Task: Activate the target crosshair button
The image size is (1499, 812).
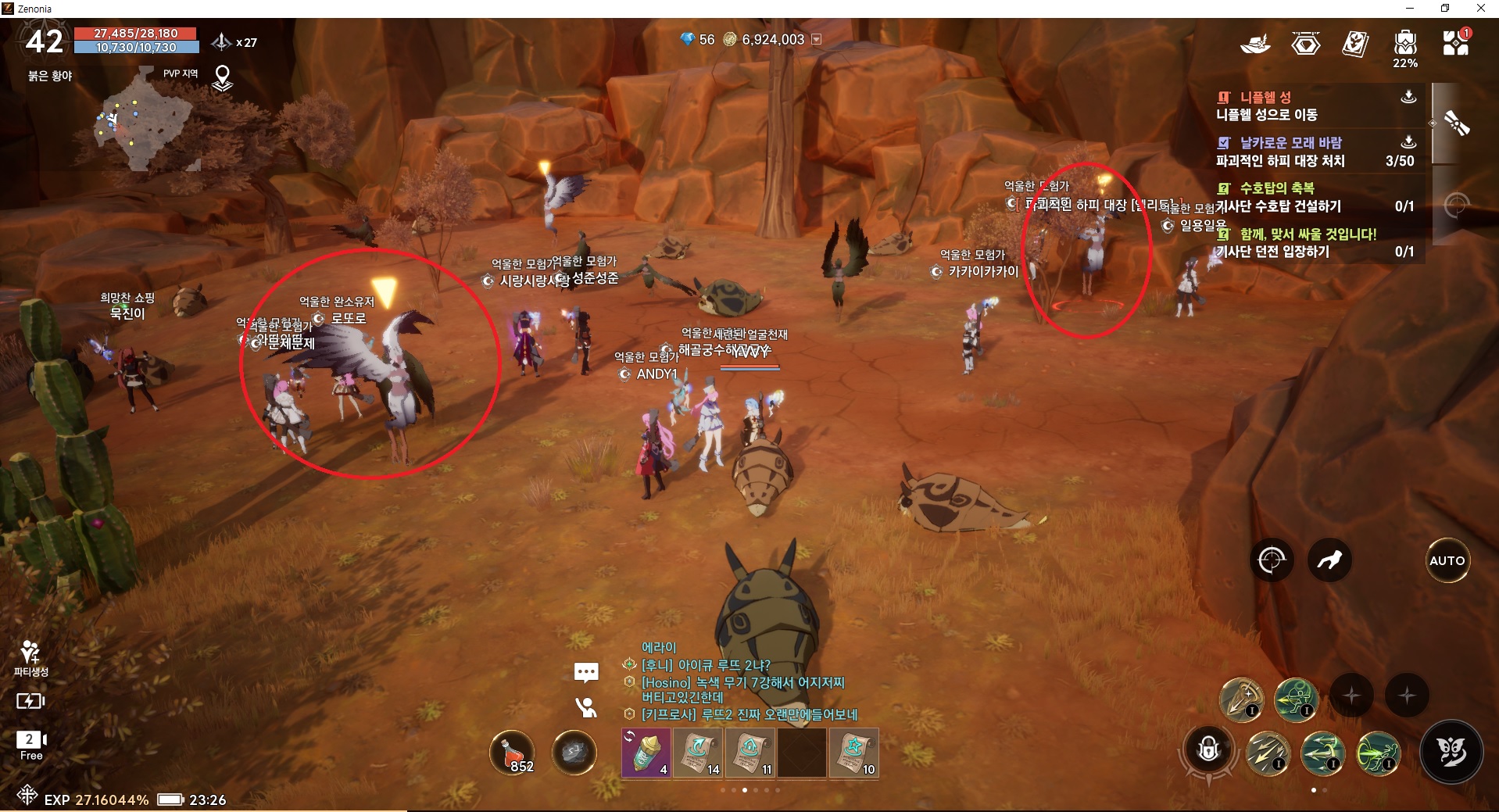Action: coord(1272,560)
